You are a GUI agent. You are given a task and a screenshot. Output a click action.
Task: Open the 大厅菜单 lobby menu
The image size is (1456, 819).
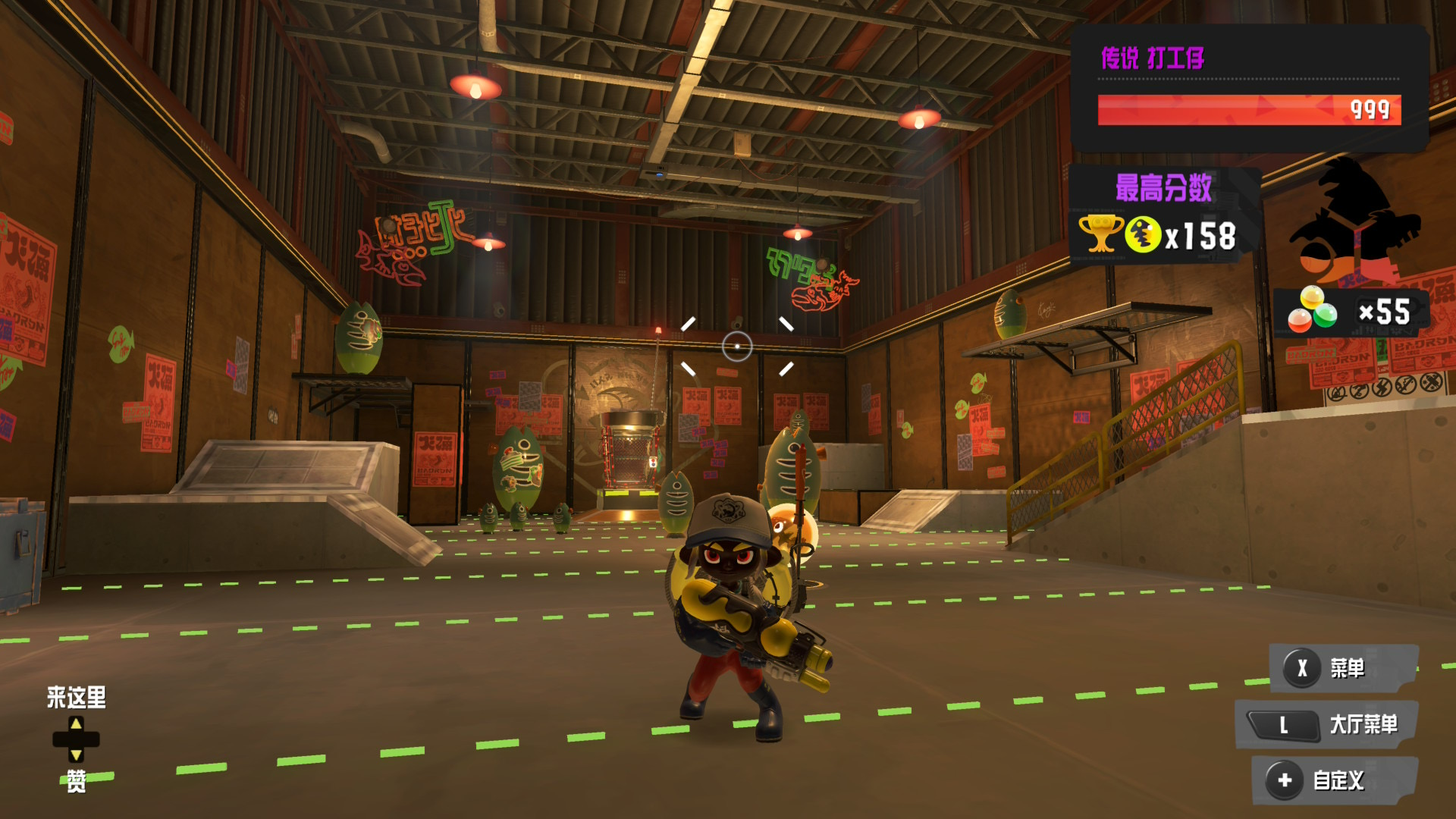[1327, 725]
